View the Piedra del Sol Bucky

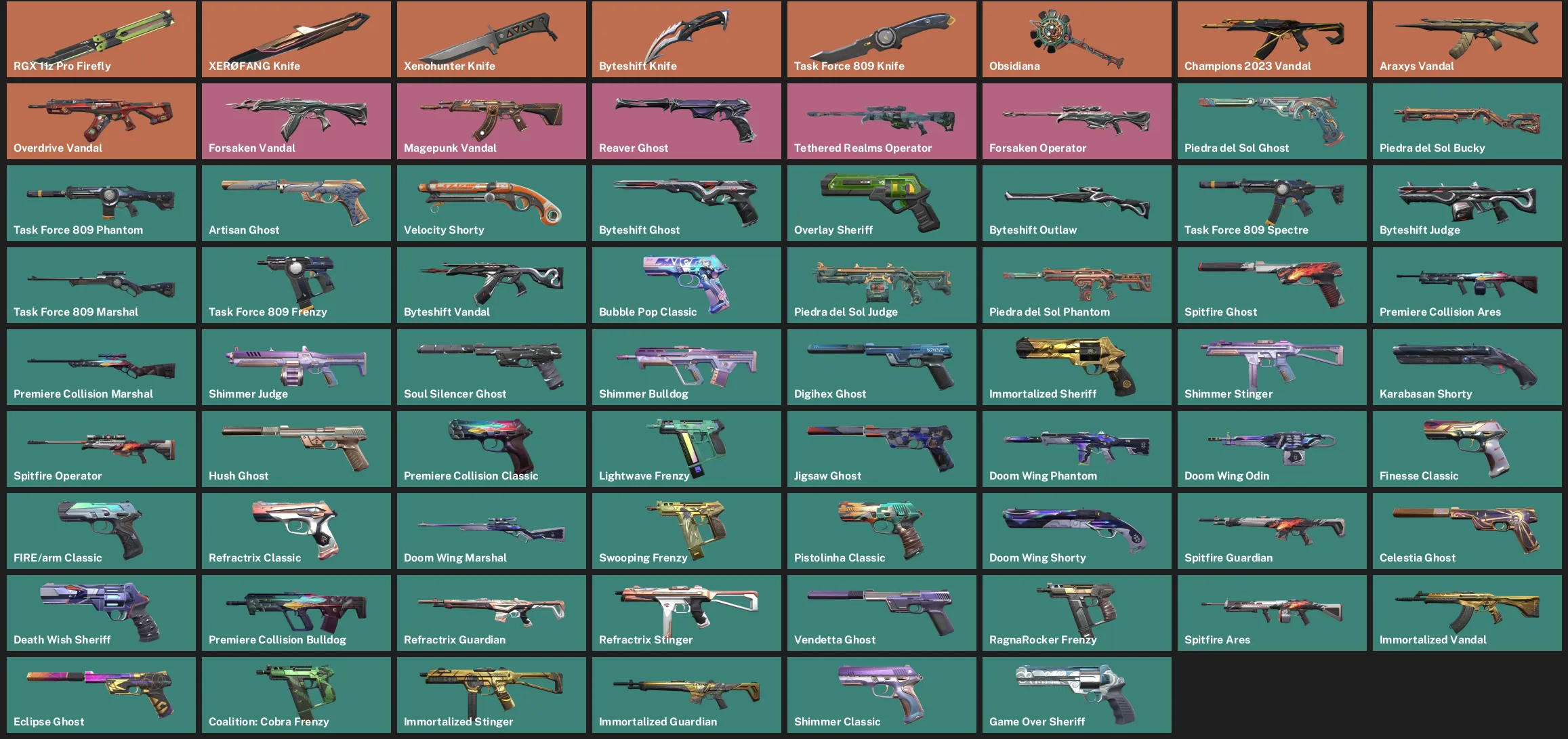tap(1466, 121)
